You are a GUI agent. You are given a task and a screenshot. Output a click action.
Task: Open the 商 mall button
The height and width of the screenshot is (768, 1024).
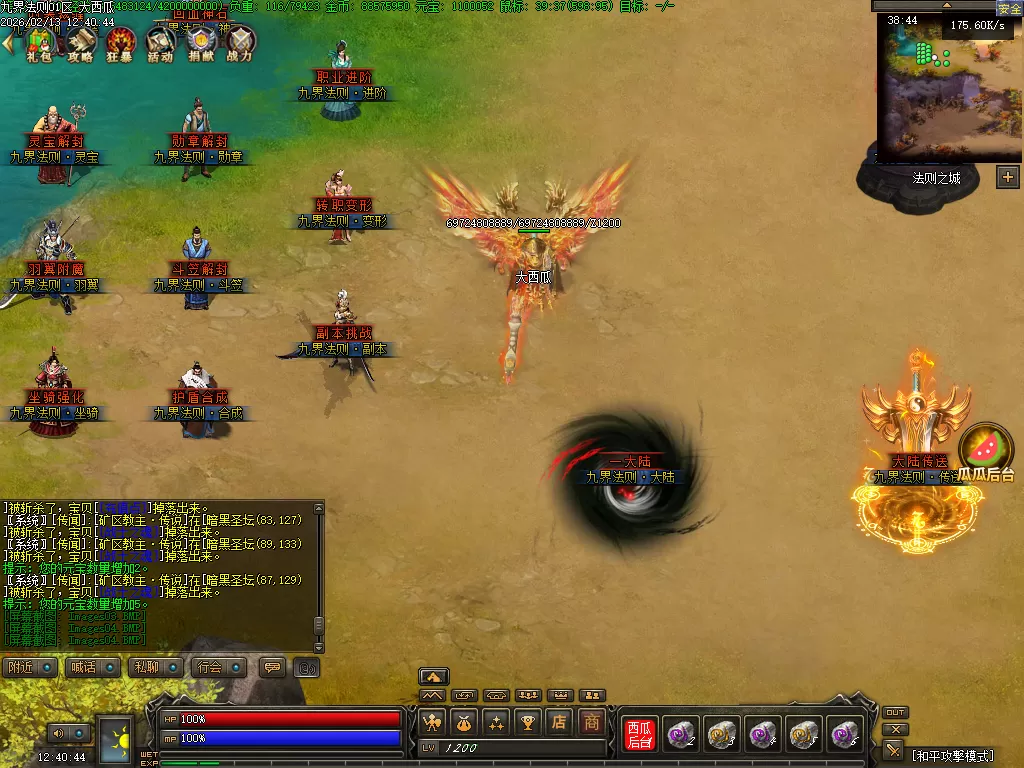[x=592, y=721]
